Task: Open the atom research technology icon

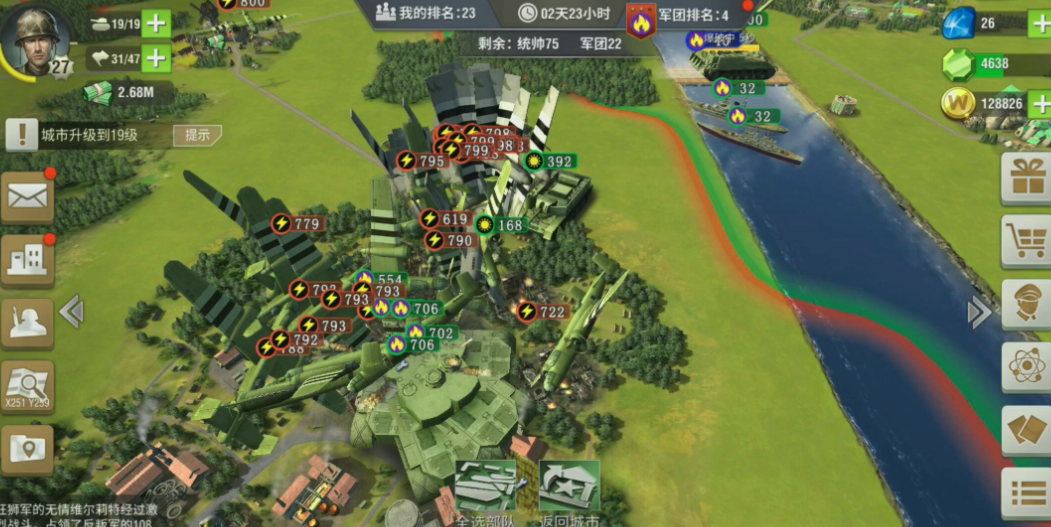Action: tap(1027, 366)
